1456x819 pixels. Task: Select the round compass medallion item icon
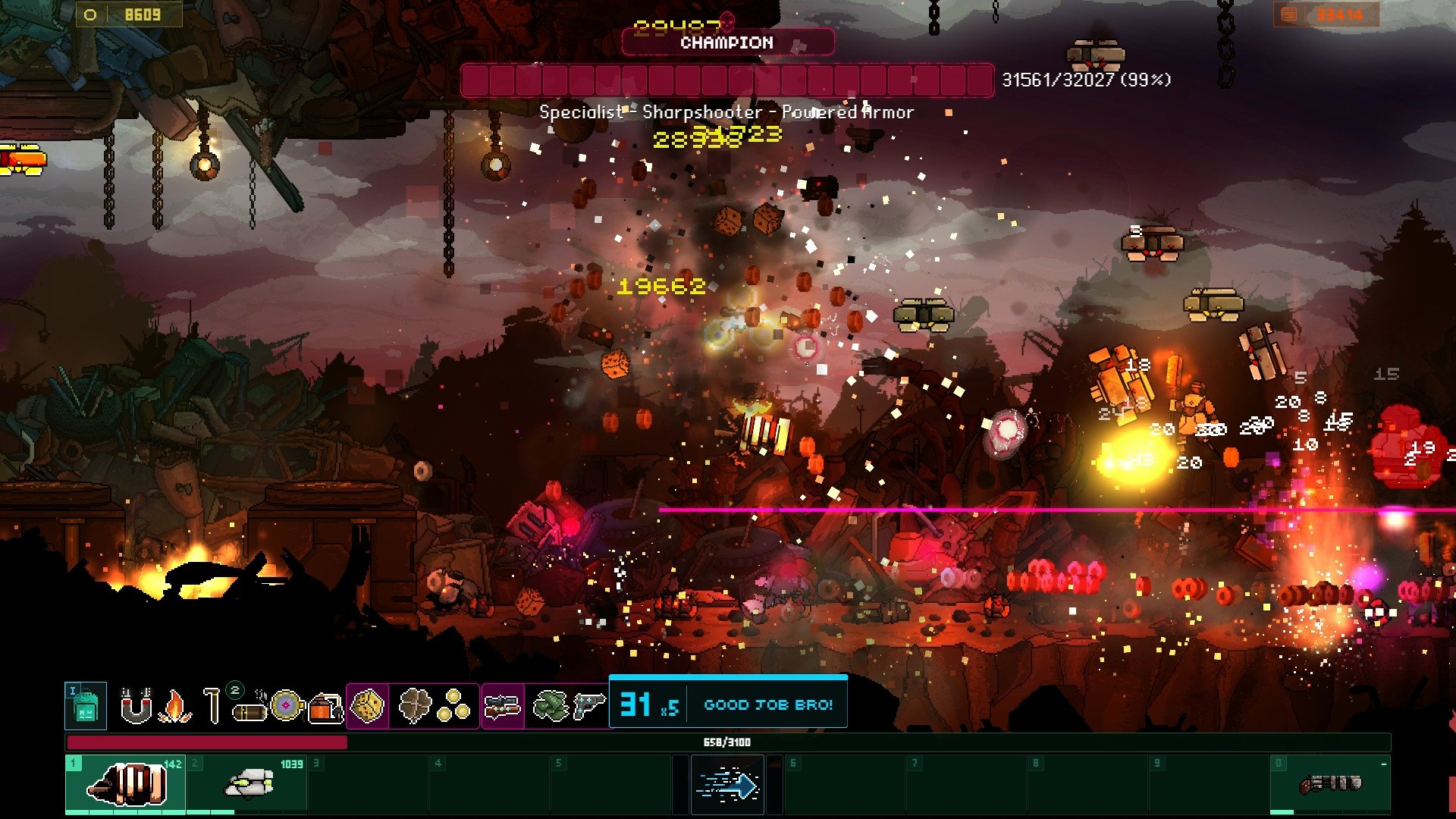point(287,706)
